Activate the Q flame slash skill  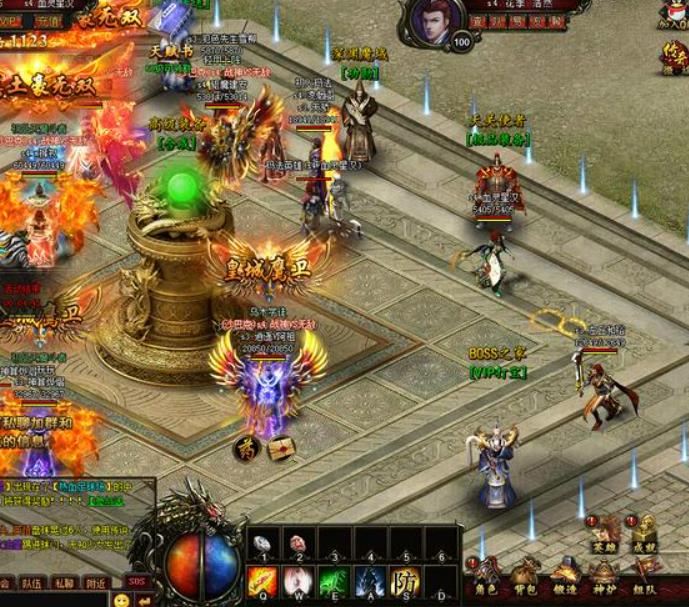pos(263,580)
